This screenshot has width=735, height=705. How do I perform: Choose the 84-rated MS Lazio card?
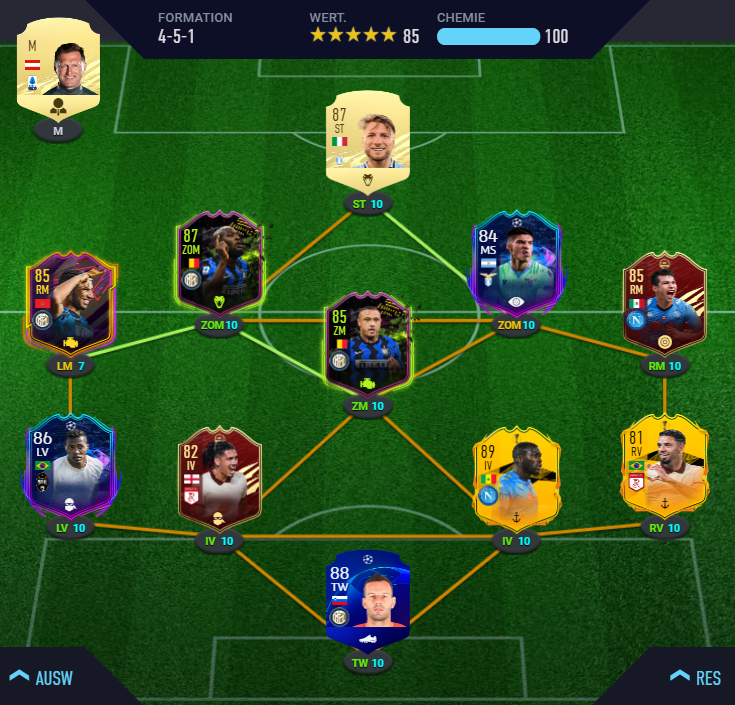tap(516, 264)
